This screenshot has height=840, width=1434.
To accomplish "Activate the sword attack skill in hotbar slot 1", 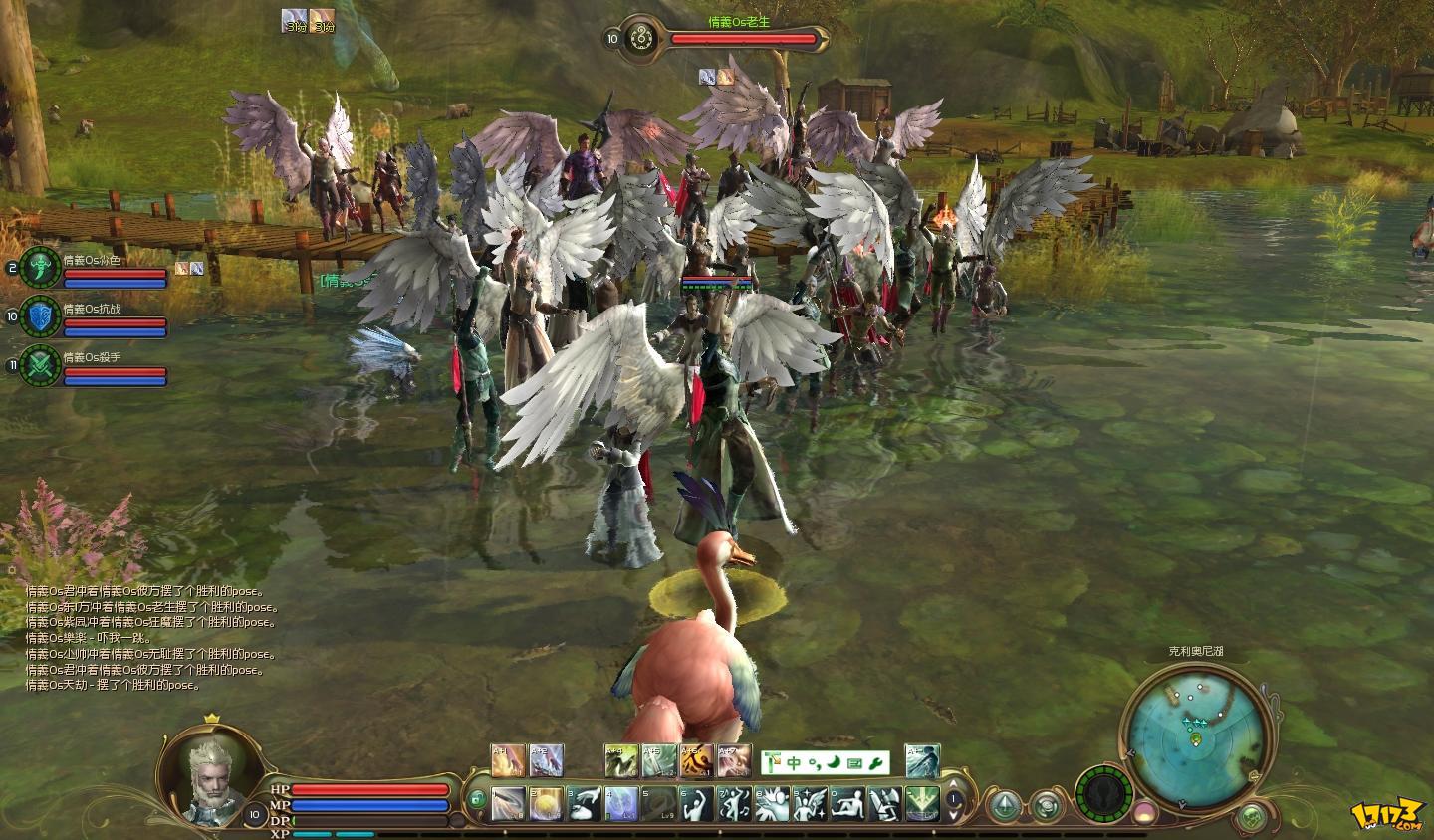I will click(x=508, y=802).
